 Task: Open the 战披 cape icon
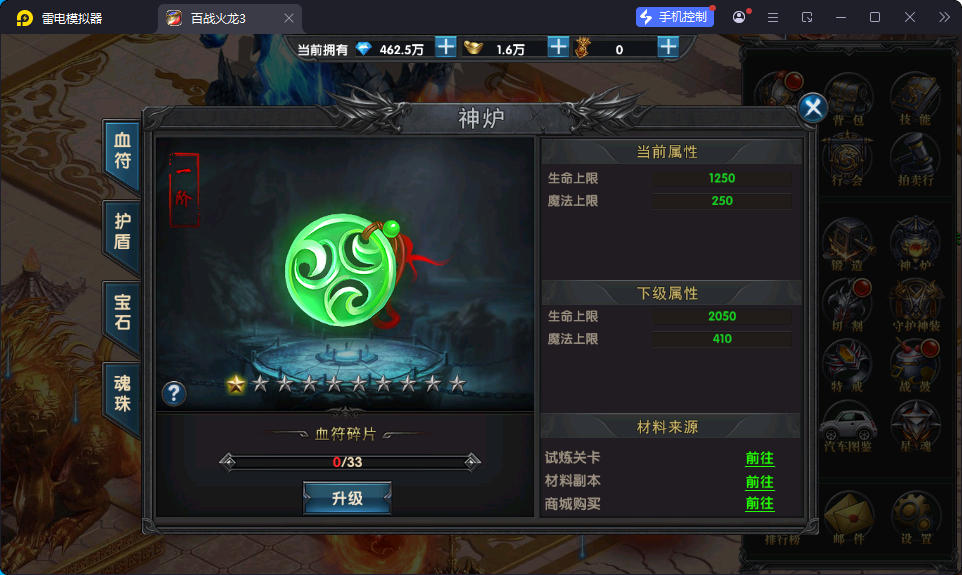click(914, 362)
